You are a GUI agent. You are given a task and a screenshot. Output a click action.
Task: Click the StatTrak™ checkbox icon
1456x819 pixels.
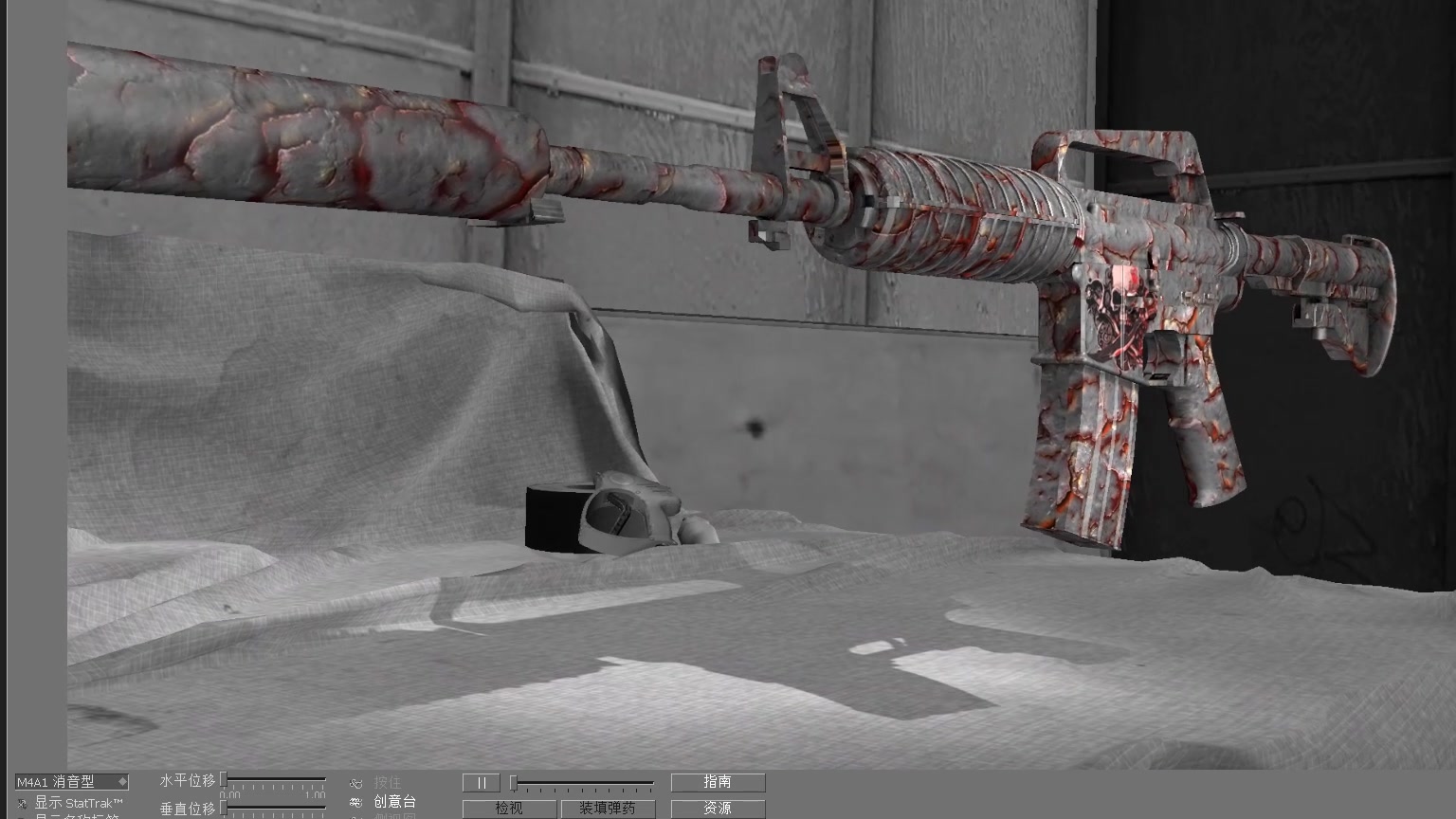(x=21, y=801)
